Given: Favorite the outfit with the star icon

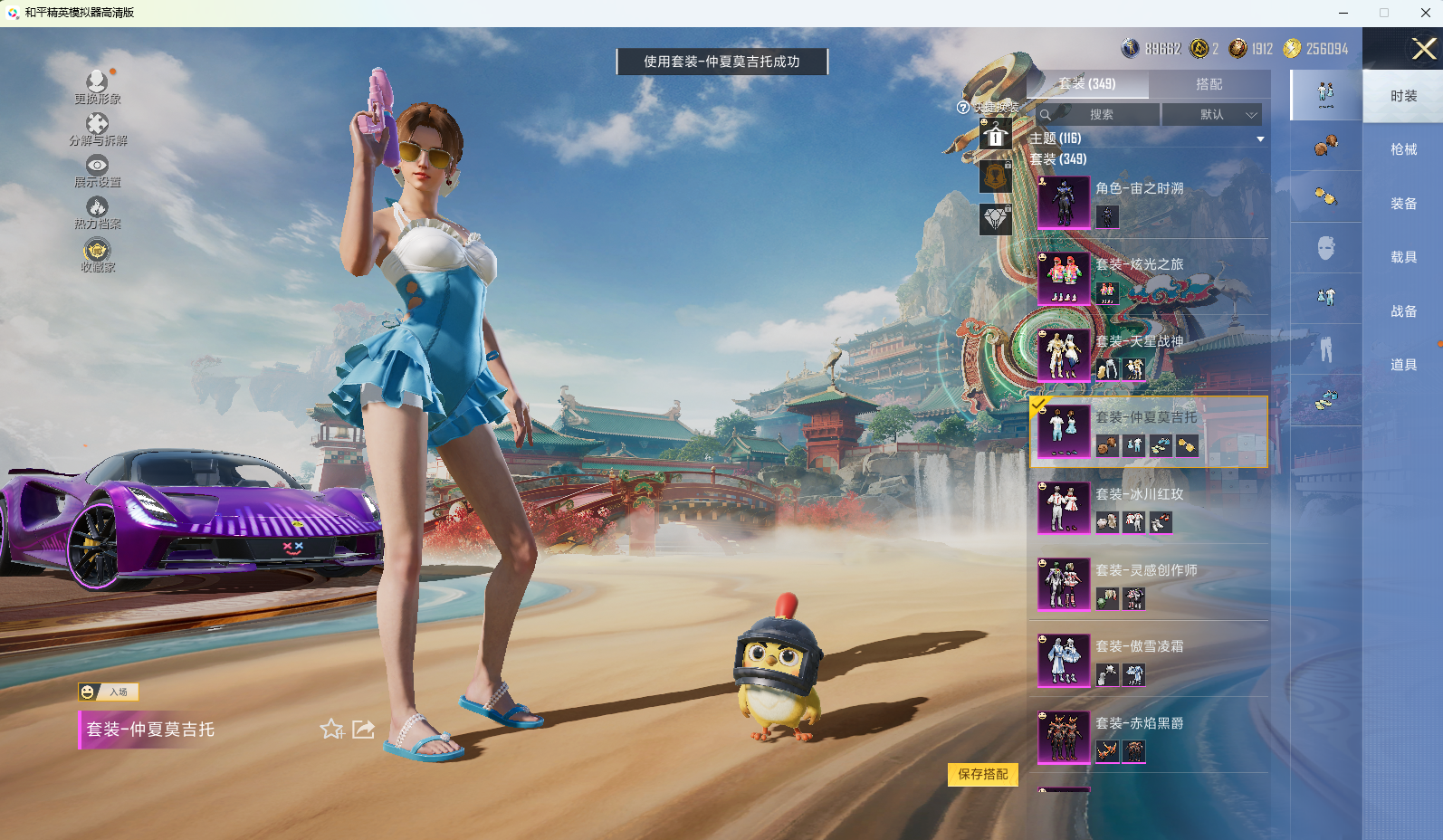Looking at the screenshot, I should (x=331, y=730).
